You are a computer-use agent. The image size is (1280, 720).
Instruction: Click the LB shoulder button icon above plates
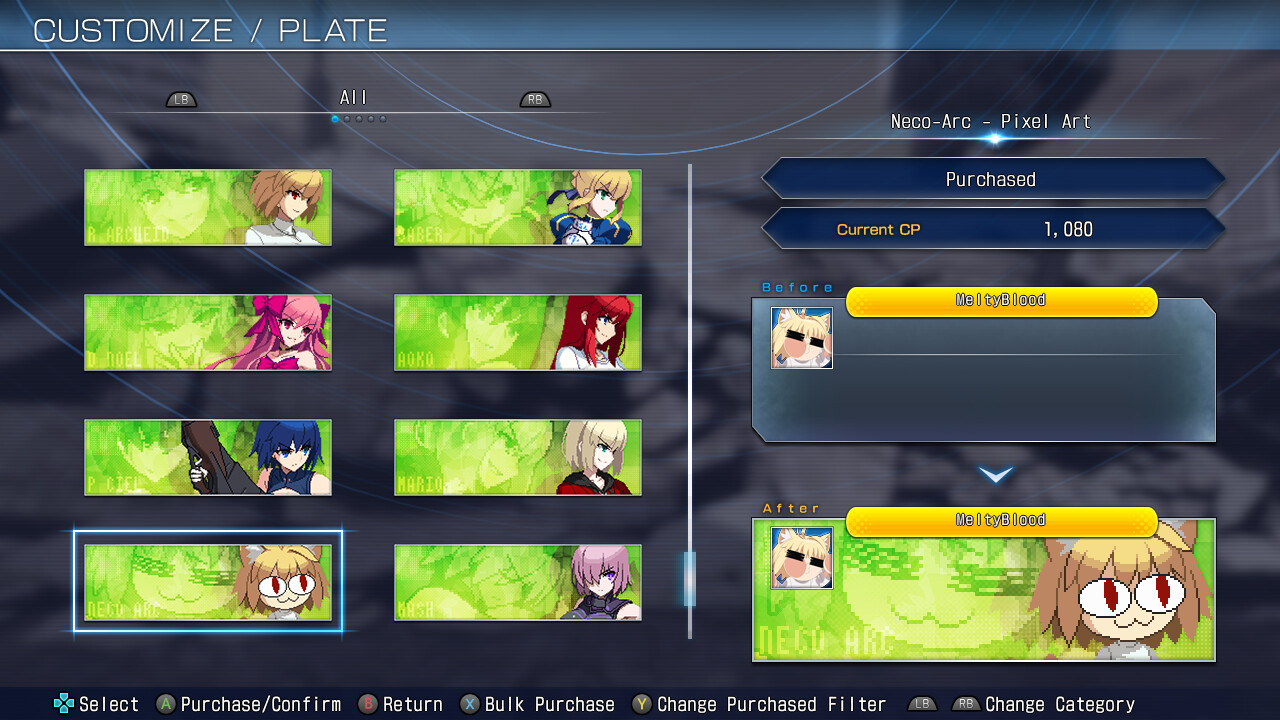[x=181, y=99]
